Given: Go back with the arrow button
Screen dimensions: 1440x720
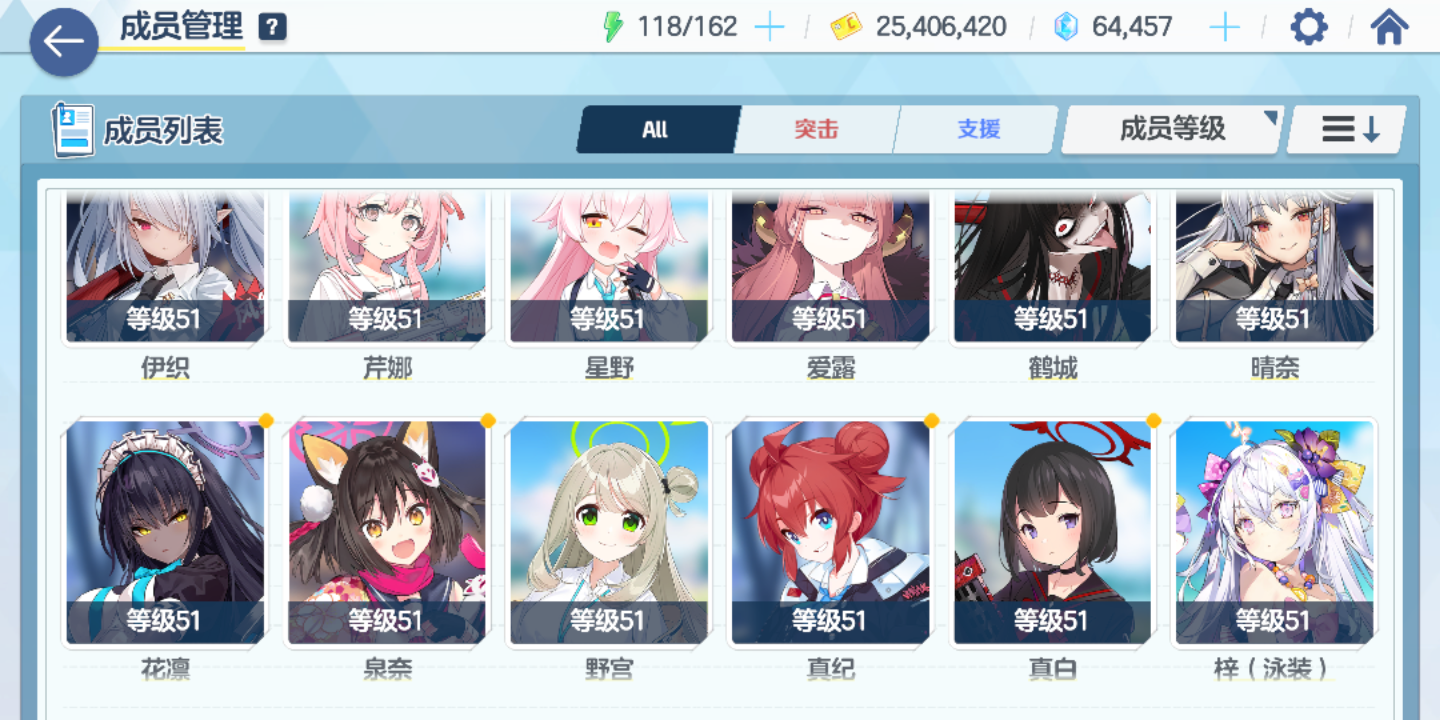Looking at the screenshot, I should [63, 43].
